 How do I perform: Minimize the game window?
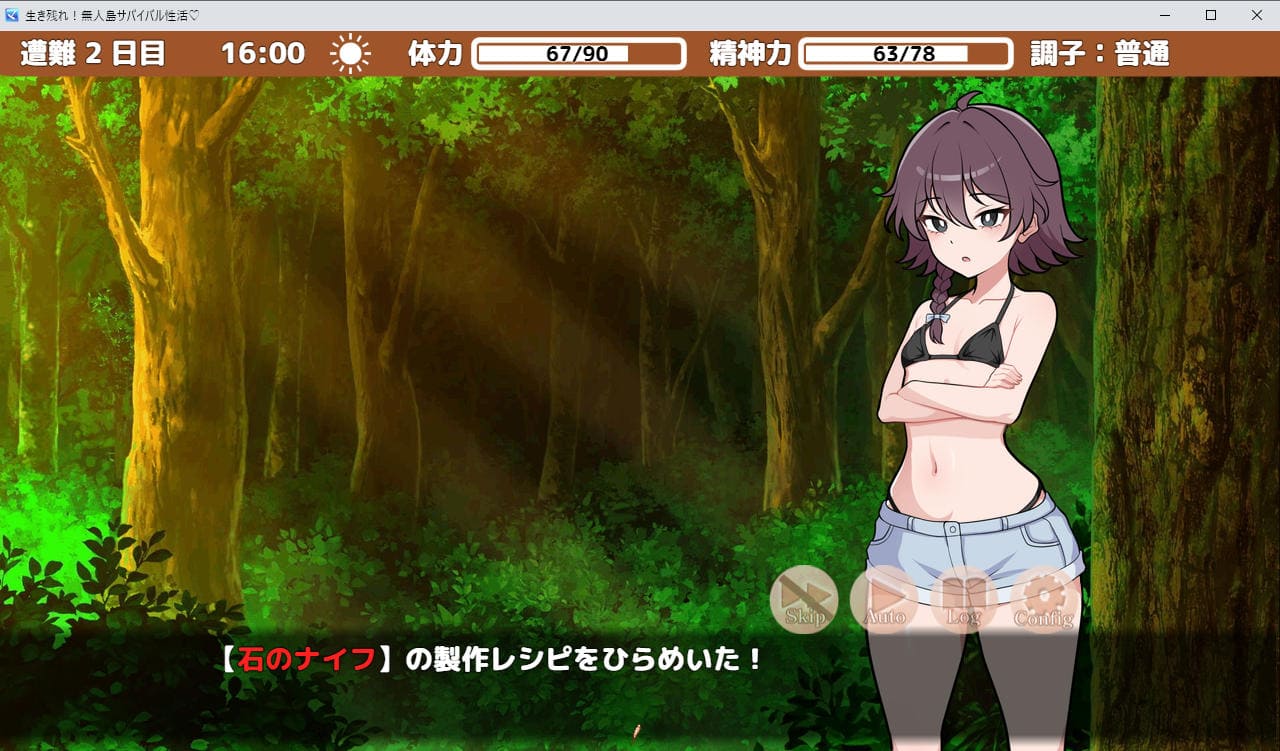[1164, 15]
